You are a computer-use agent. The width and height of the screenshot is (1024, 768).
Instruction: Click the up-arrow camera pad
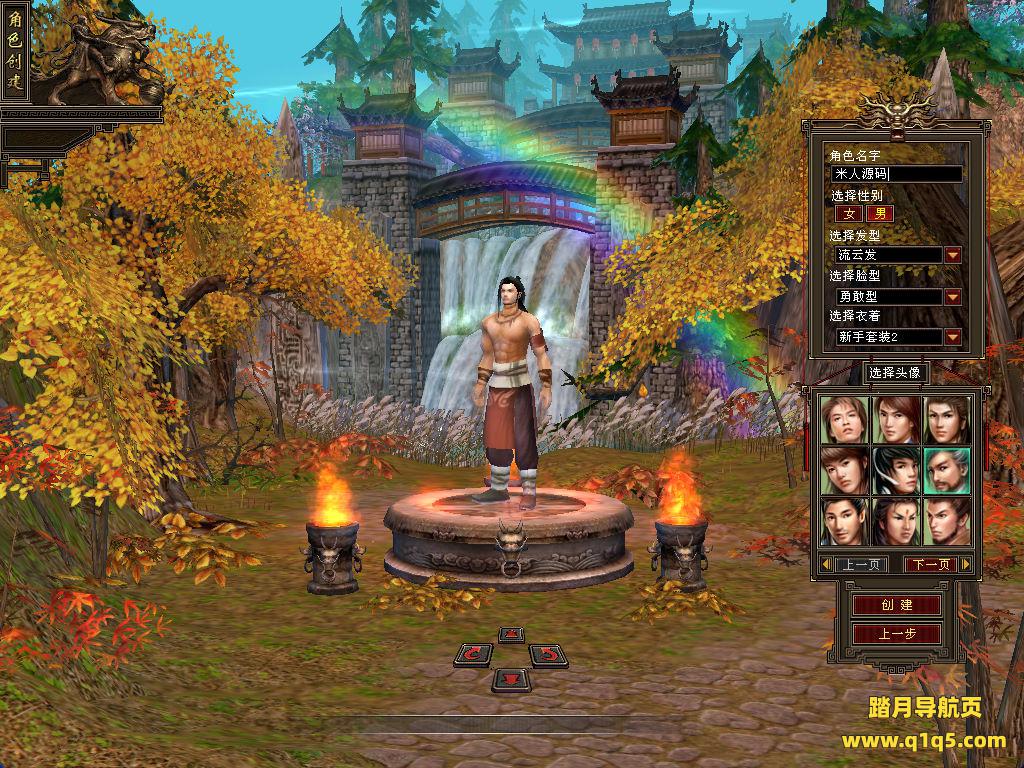(511, 634)
